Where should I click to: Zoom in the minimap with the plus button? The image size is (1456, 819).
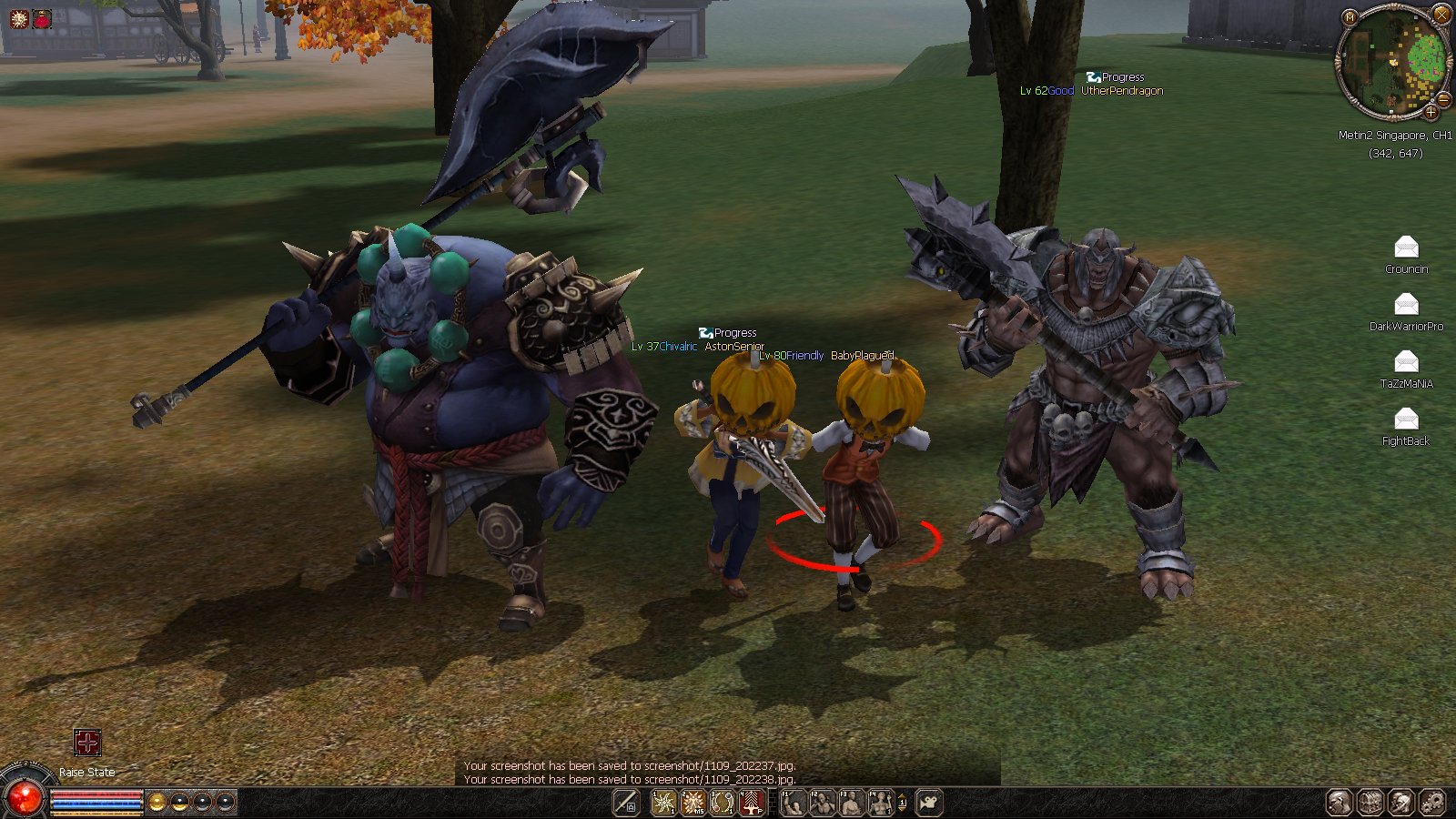coord(1431,112)
